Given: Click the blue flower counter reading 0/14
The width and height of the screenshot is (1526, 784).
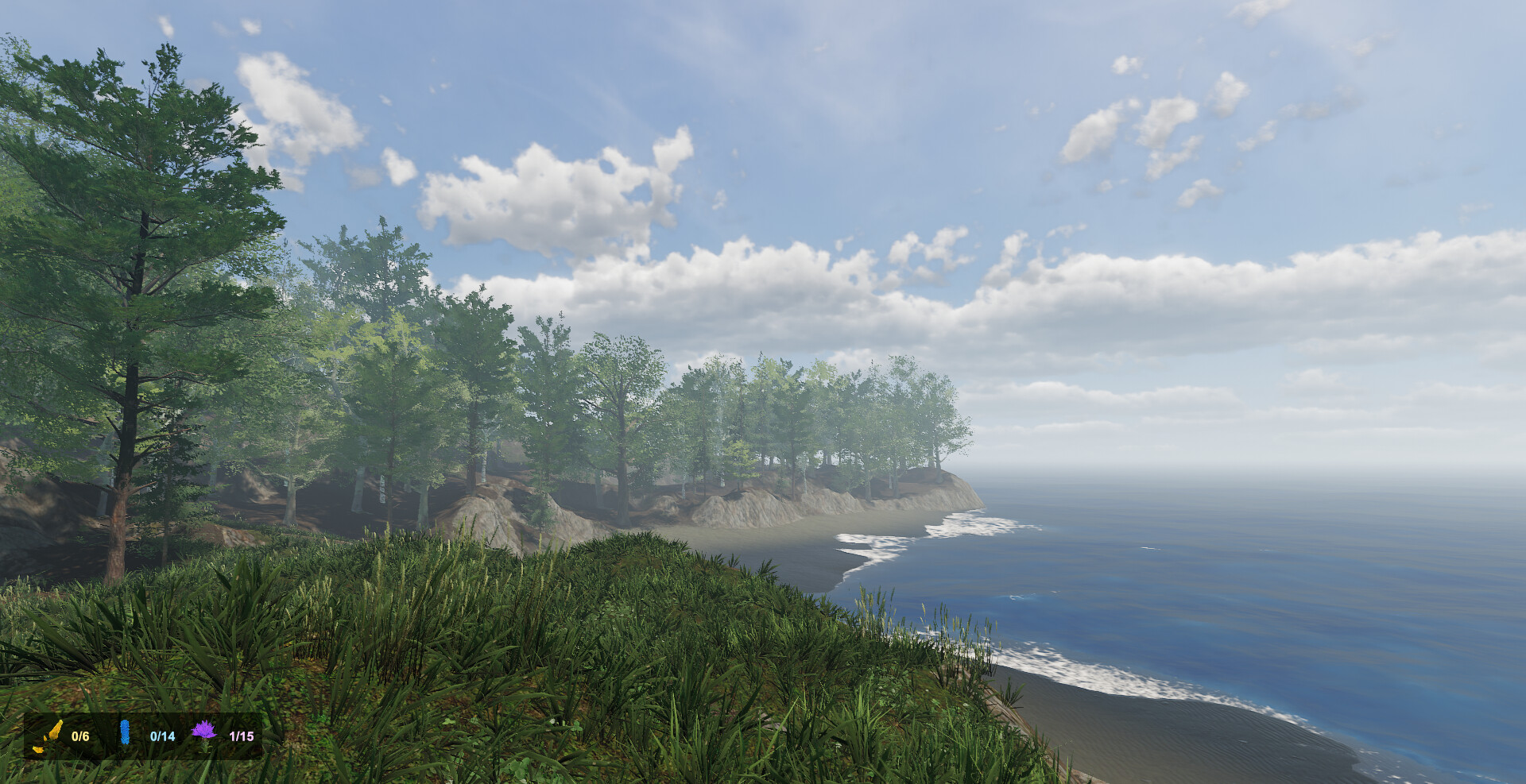Looking at the screenshot, I should (162, 737).
